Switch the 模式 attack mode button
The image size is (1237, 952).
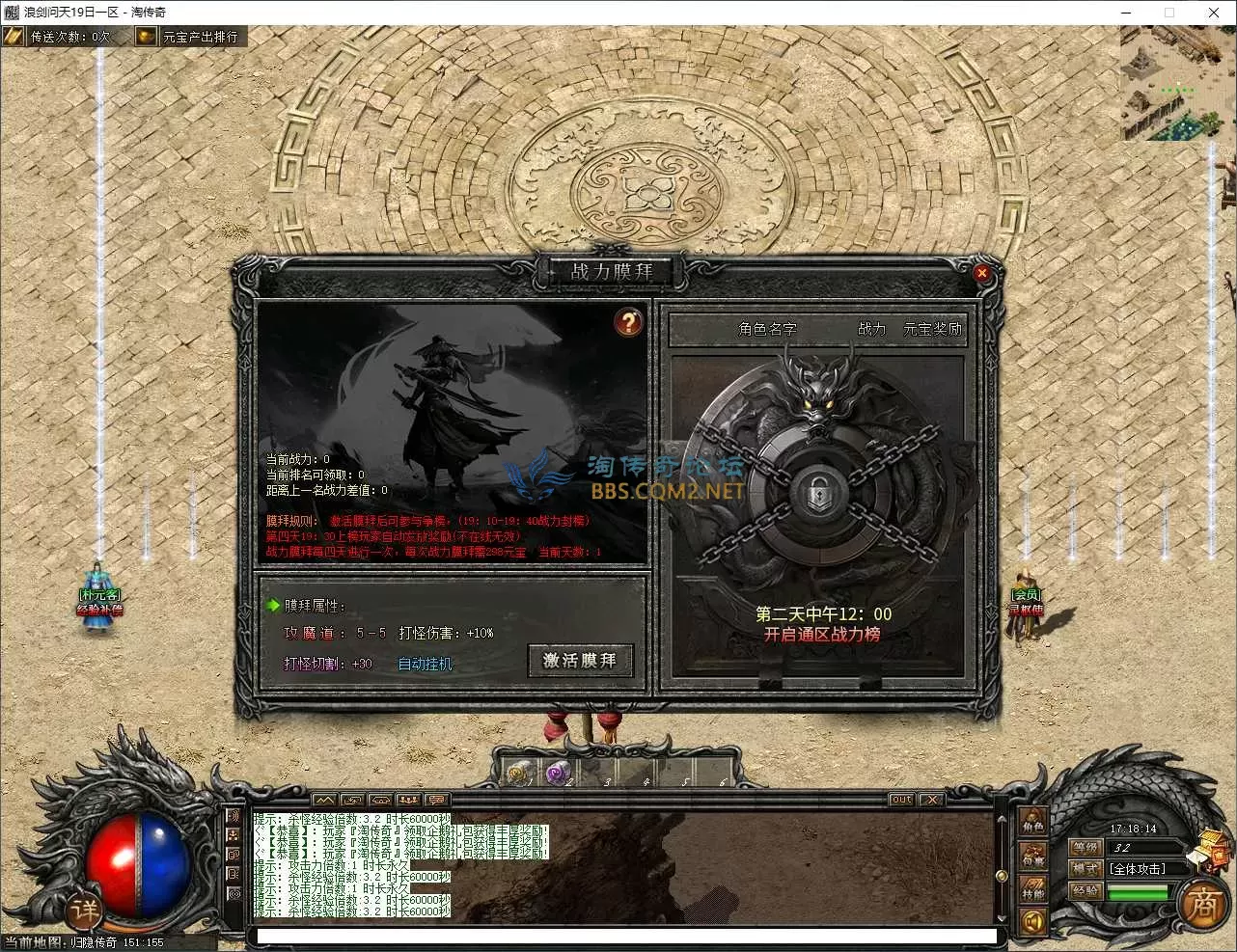(x=1086, y=869)
